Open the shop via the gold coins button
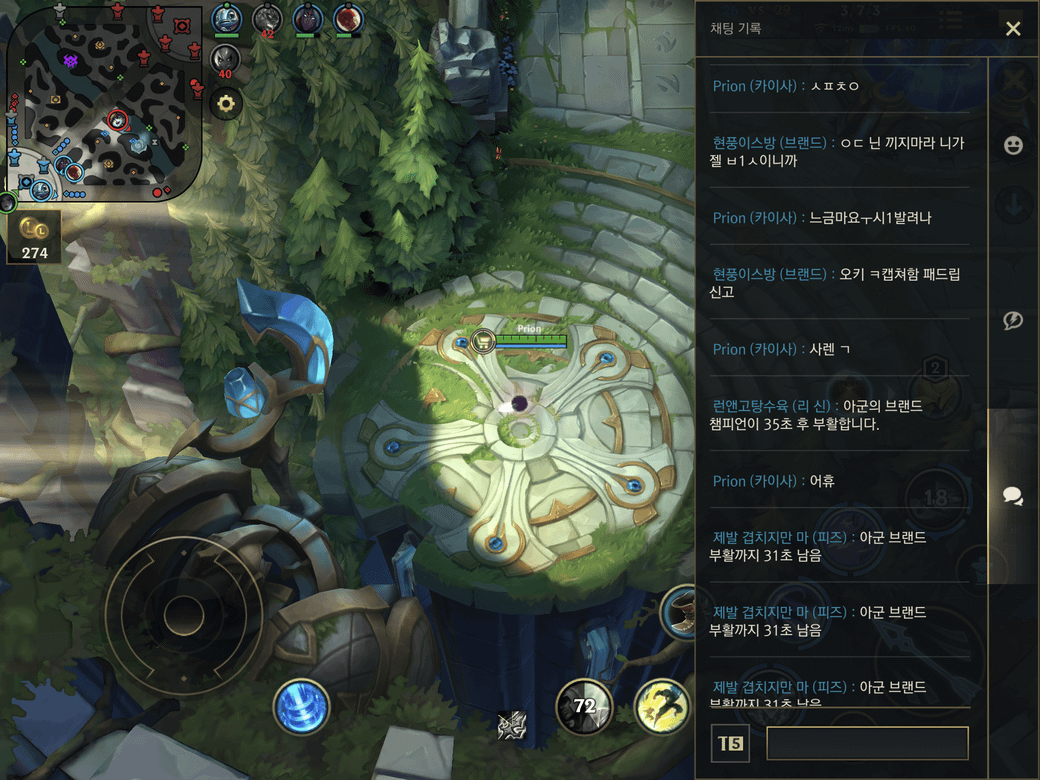Image resolution: width=1040 pixels, height=780 pixels. point(34,236)
